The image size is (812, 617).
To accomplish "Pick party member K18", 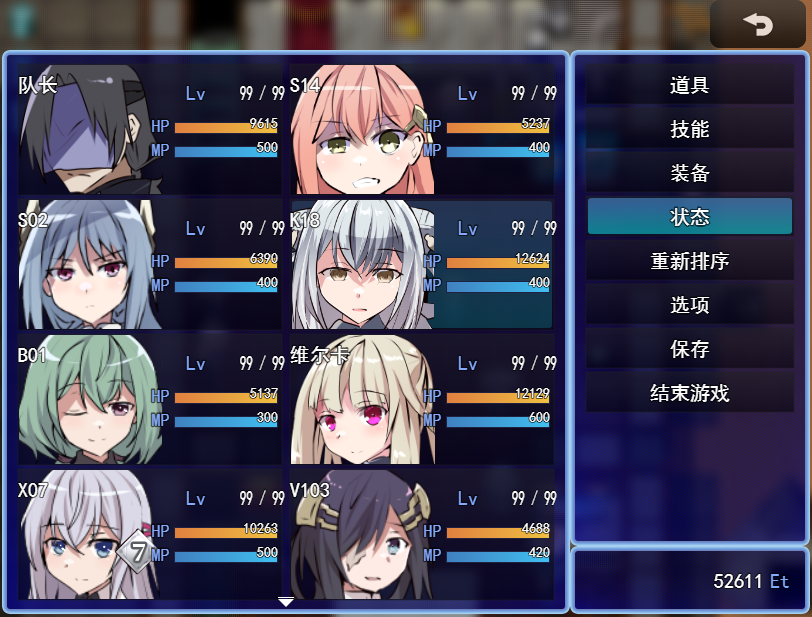I will [x=422, y=264].
